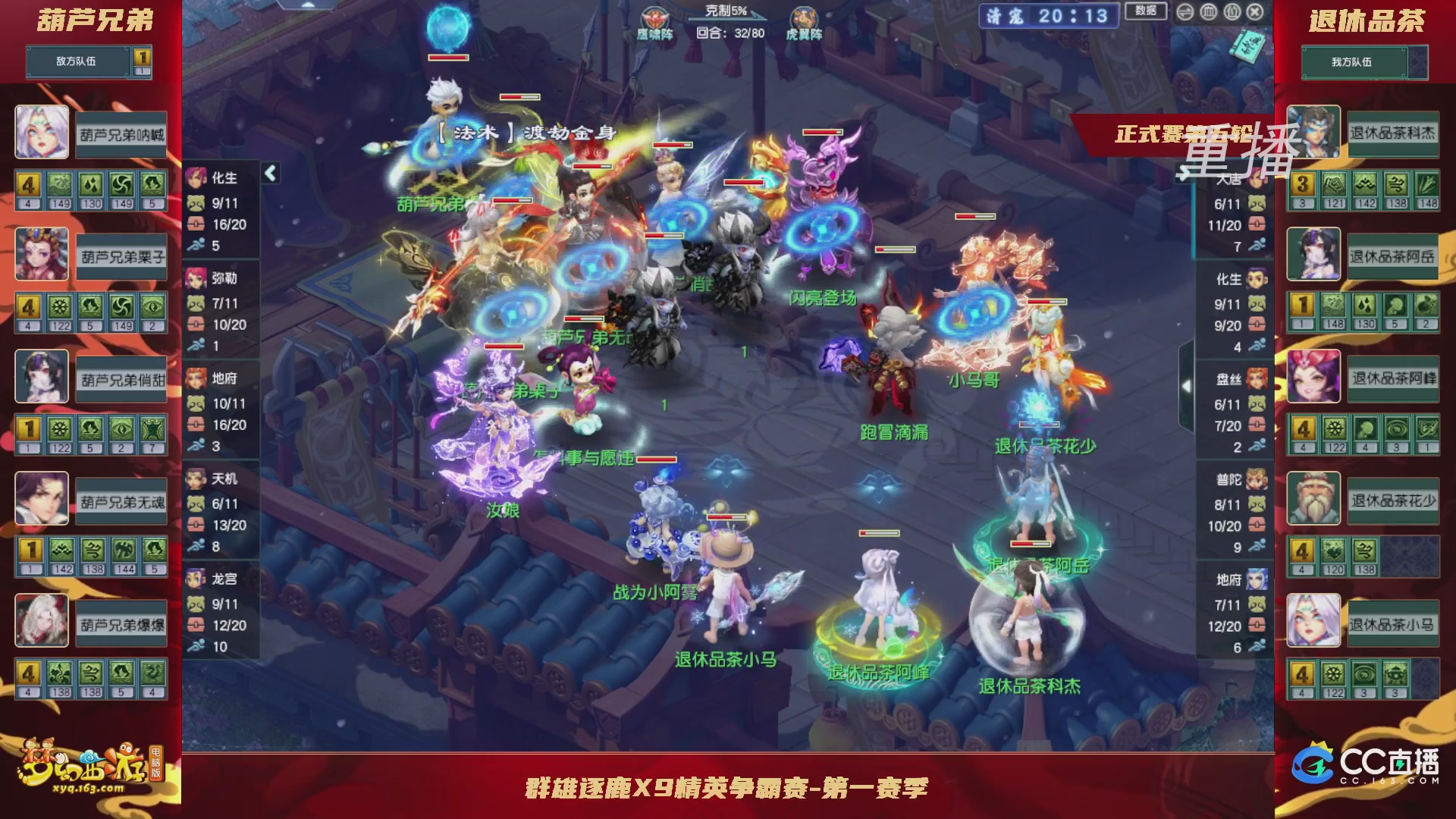Click the 虎翼阵 formation icon at top center

pyautogui.click(x=806, y=17)
